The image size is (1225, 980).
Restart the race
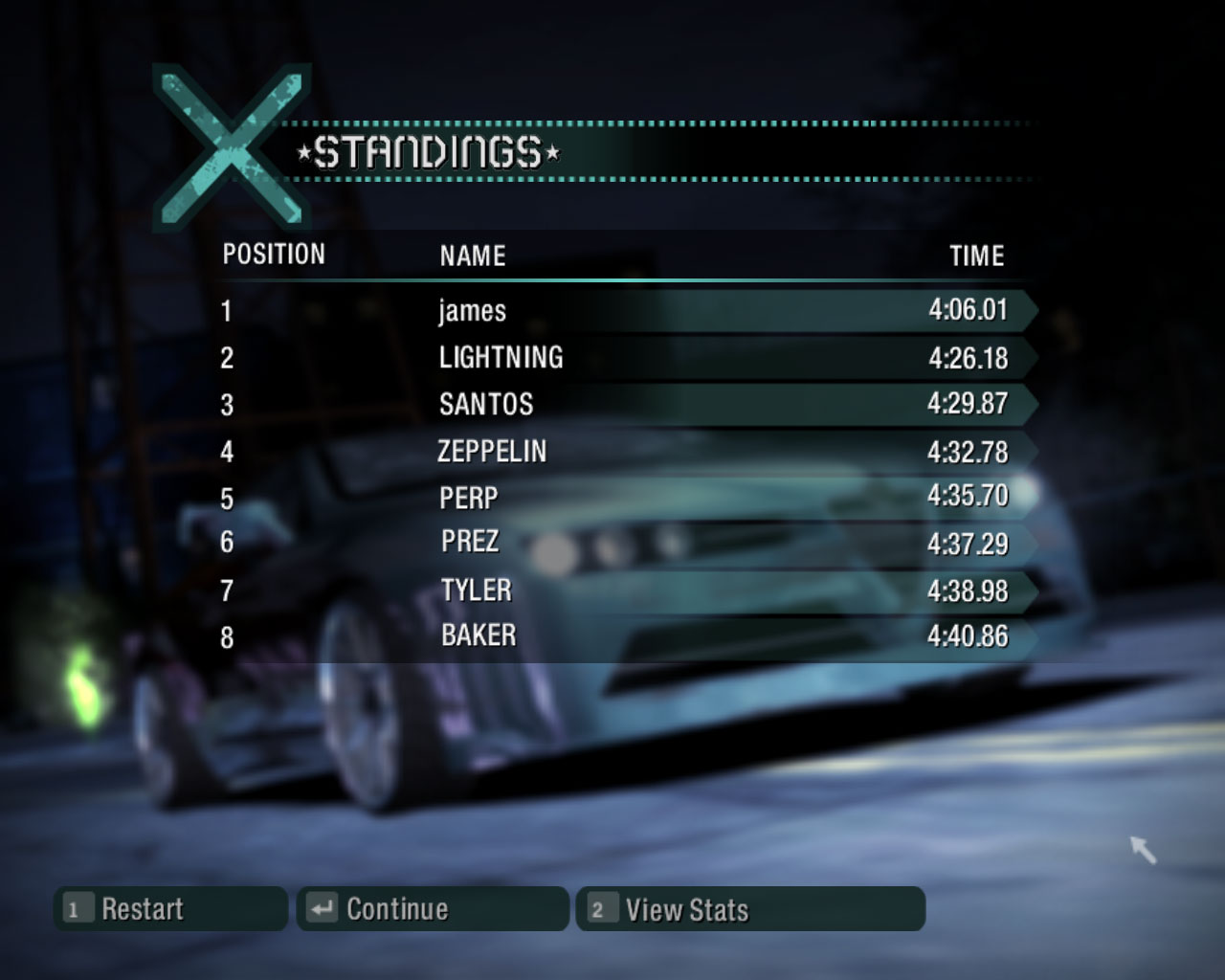(170, 909)
